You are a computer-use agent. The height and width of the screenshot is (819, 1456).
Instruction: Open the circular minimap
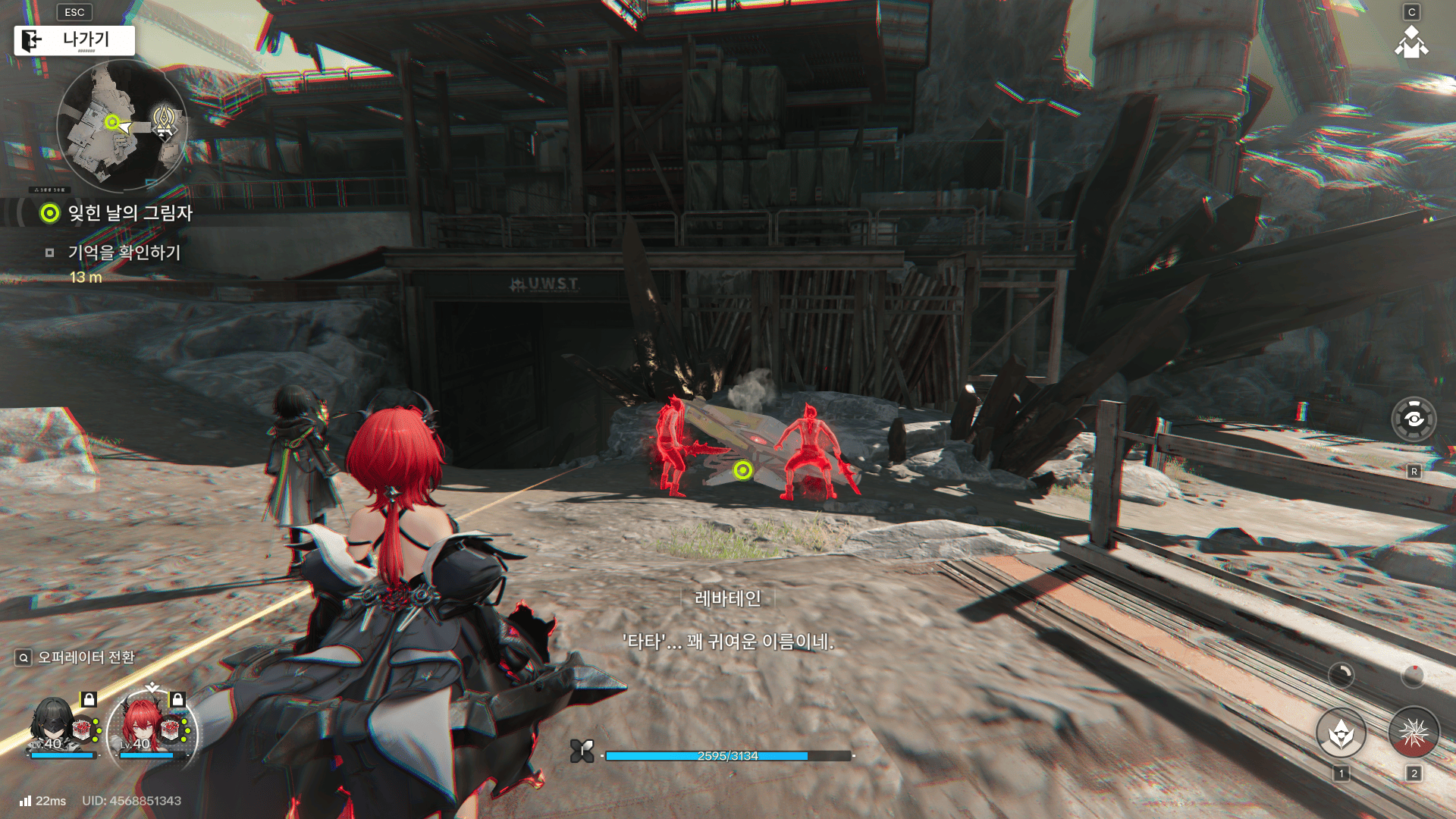(121, 126)
